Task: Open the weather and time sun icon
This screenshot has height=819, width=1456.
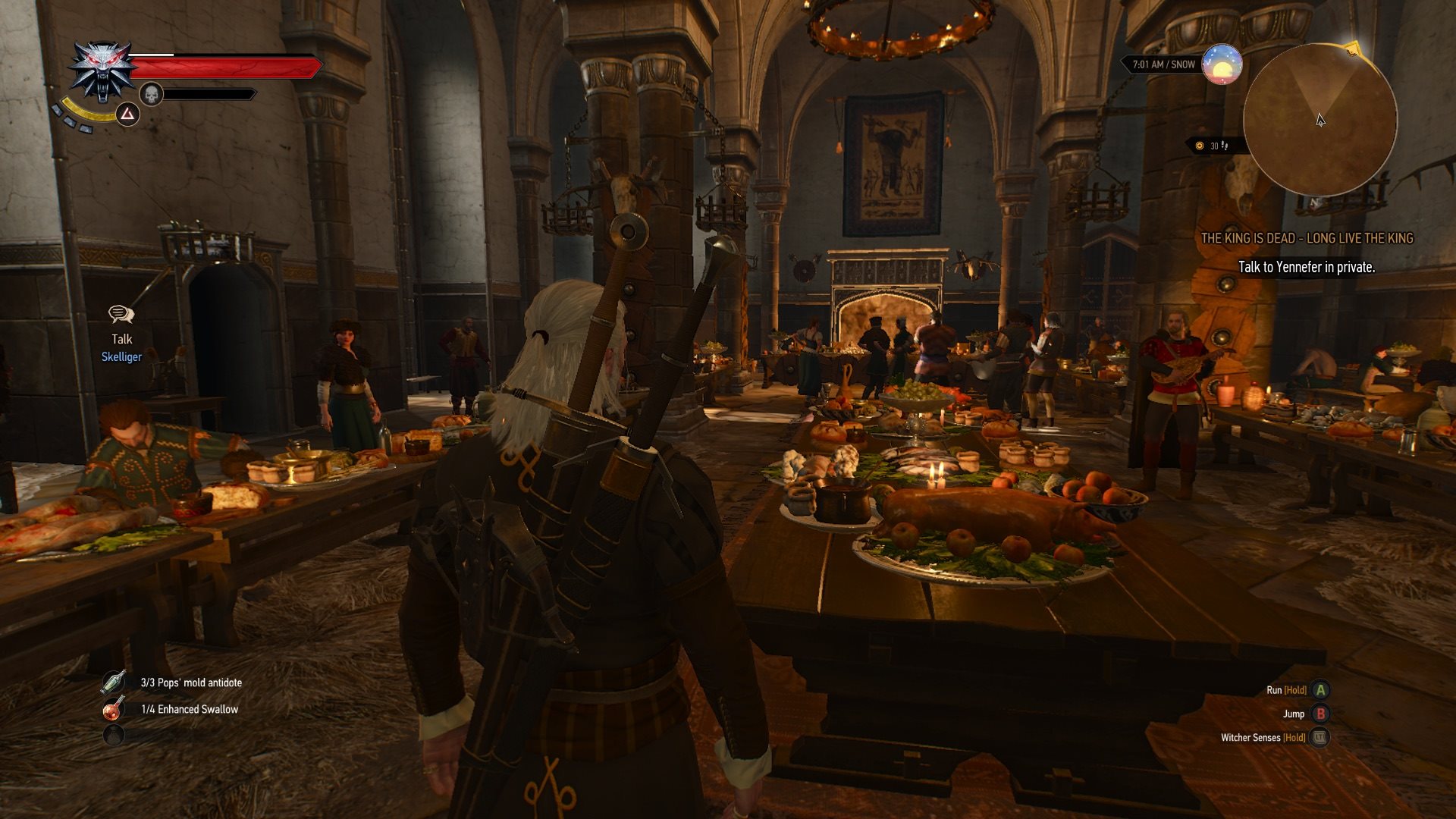Action: pyautogui.click(x=1222, y=64)
